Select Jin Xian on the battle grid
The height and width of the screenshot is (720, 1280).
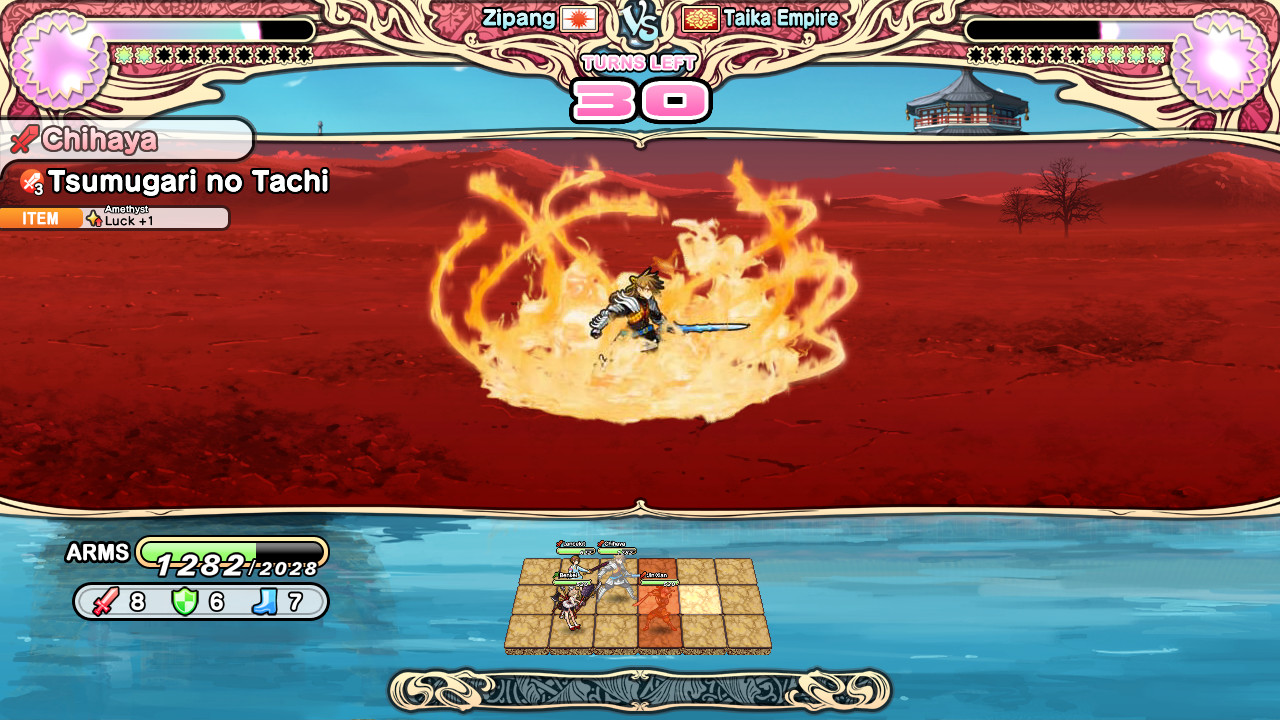point(658,603)
